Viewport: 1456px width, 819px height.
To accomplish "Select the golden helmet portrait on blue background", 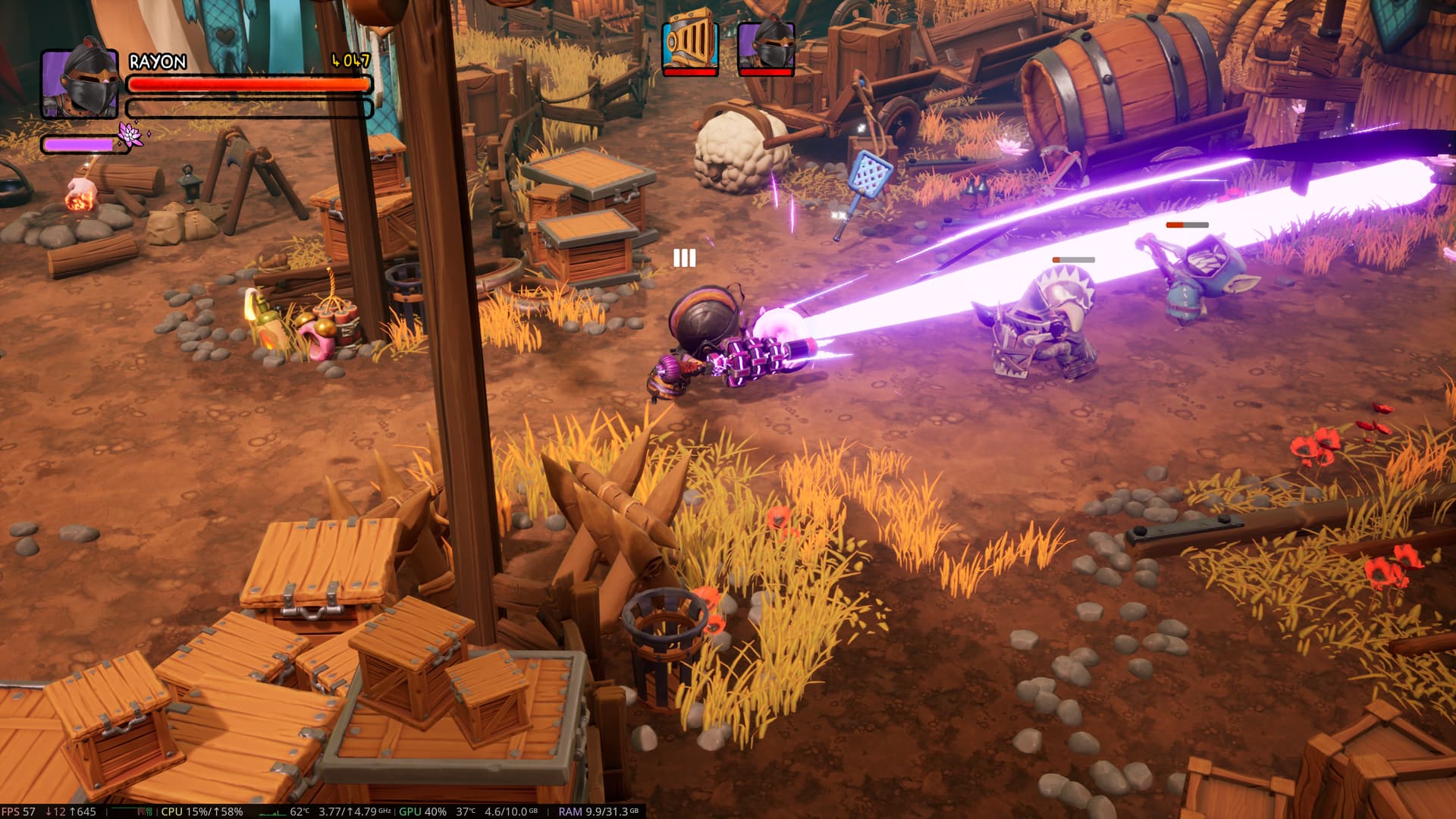I will [x=689, y=43].
